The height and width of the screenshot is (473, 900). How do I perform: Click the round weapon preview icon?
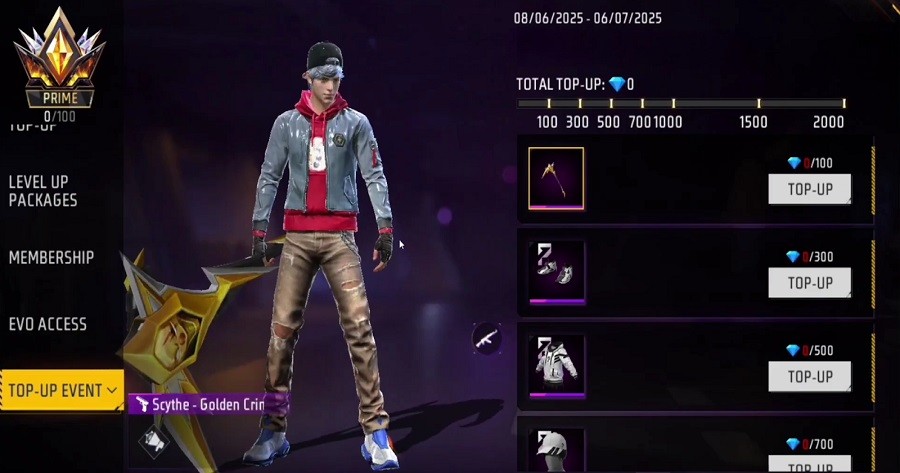[x=487, y=338]
